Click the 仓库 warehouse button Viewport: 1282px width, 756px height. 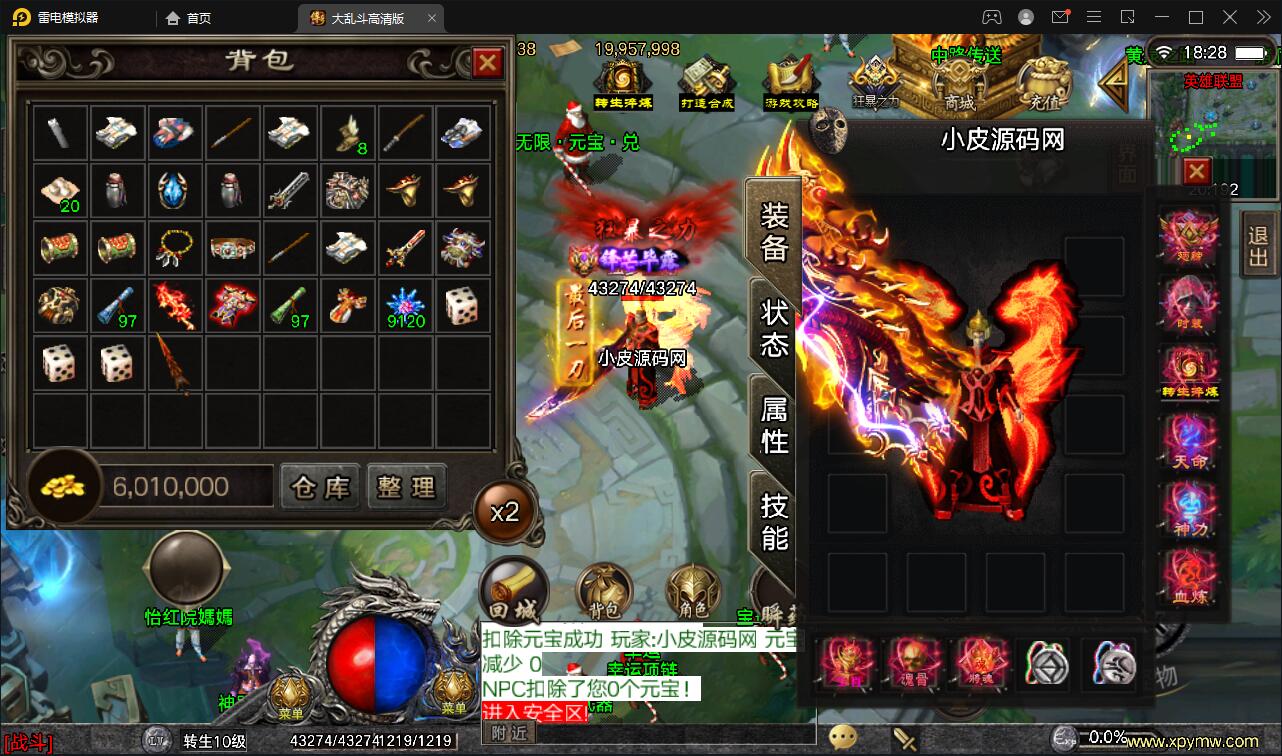(x=319, y=486)
